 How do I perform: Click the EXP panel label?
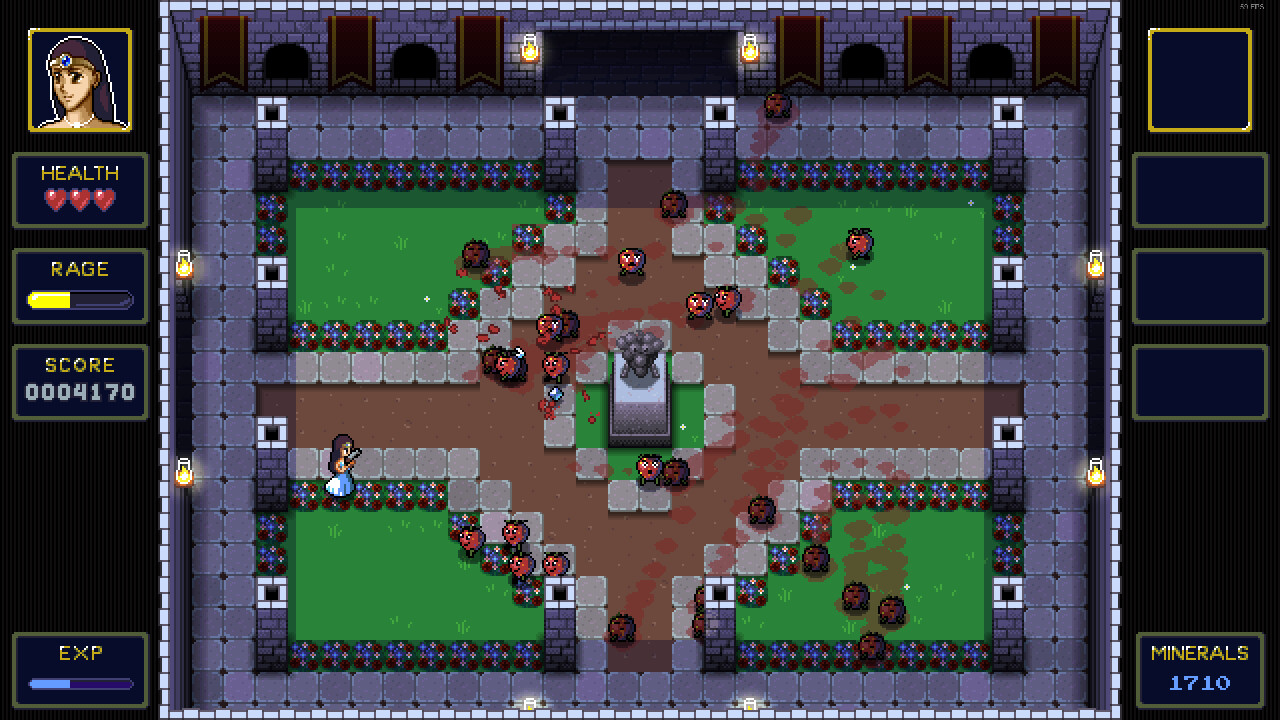(79, 655)
